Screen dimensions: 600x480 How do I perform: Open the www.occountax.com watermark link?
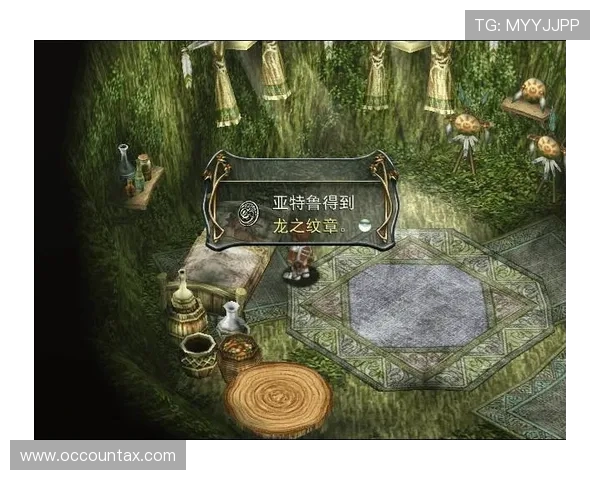click(98, 456)
